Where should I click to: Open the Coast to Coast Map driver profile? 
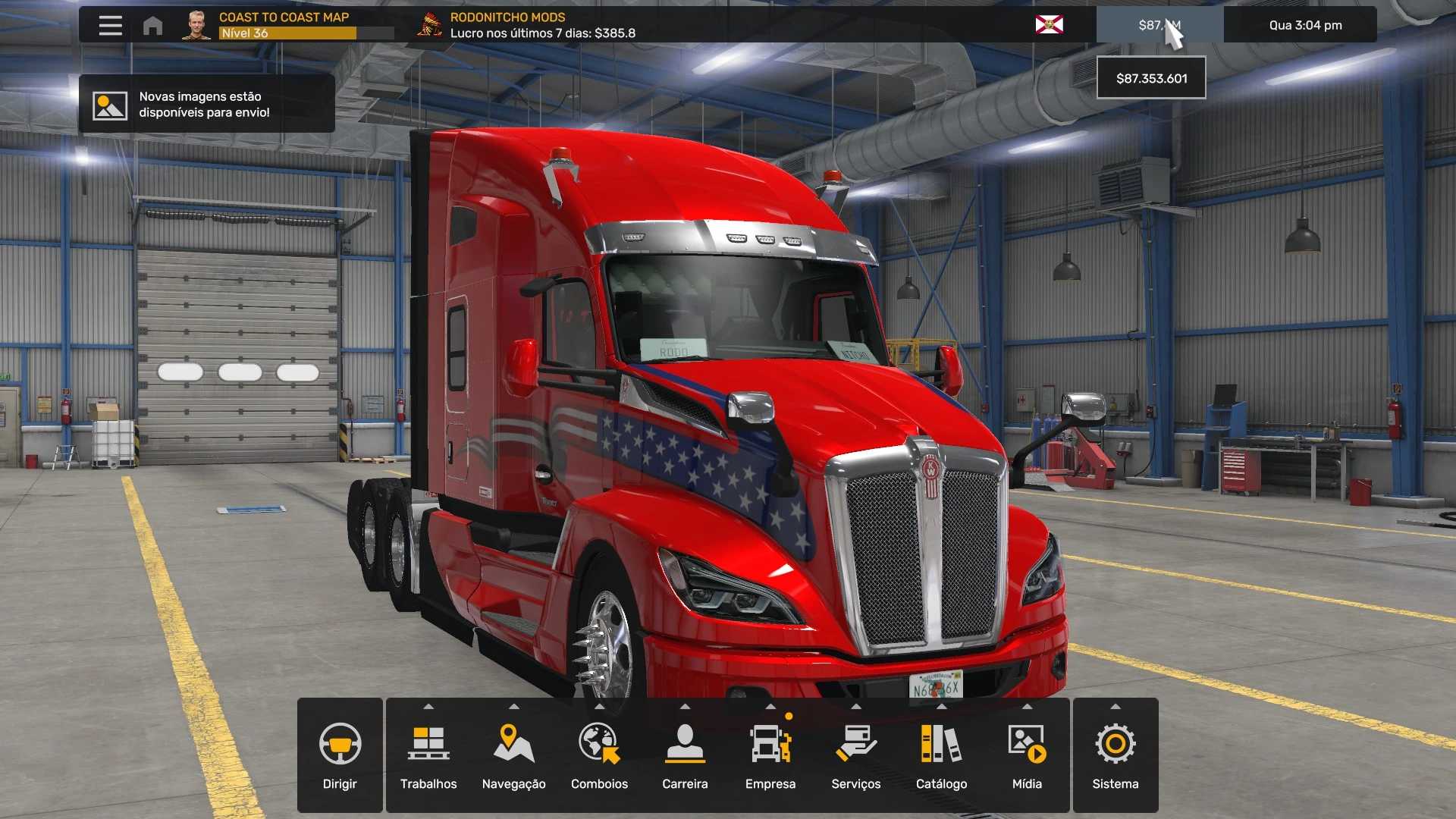284,25
